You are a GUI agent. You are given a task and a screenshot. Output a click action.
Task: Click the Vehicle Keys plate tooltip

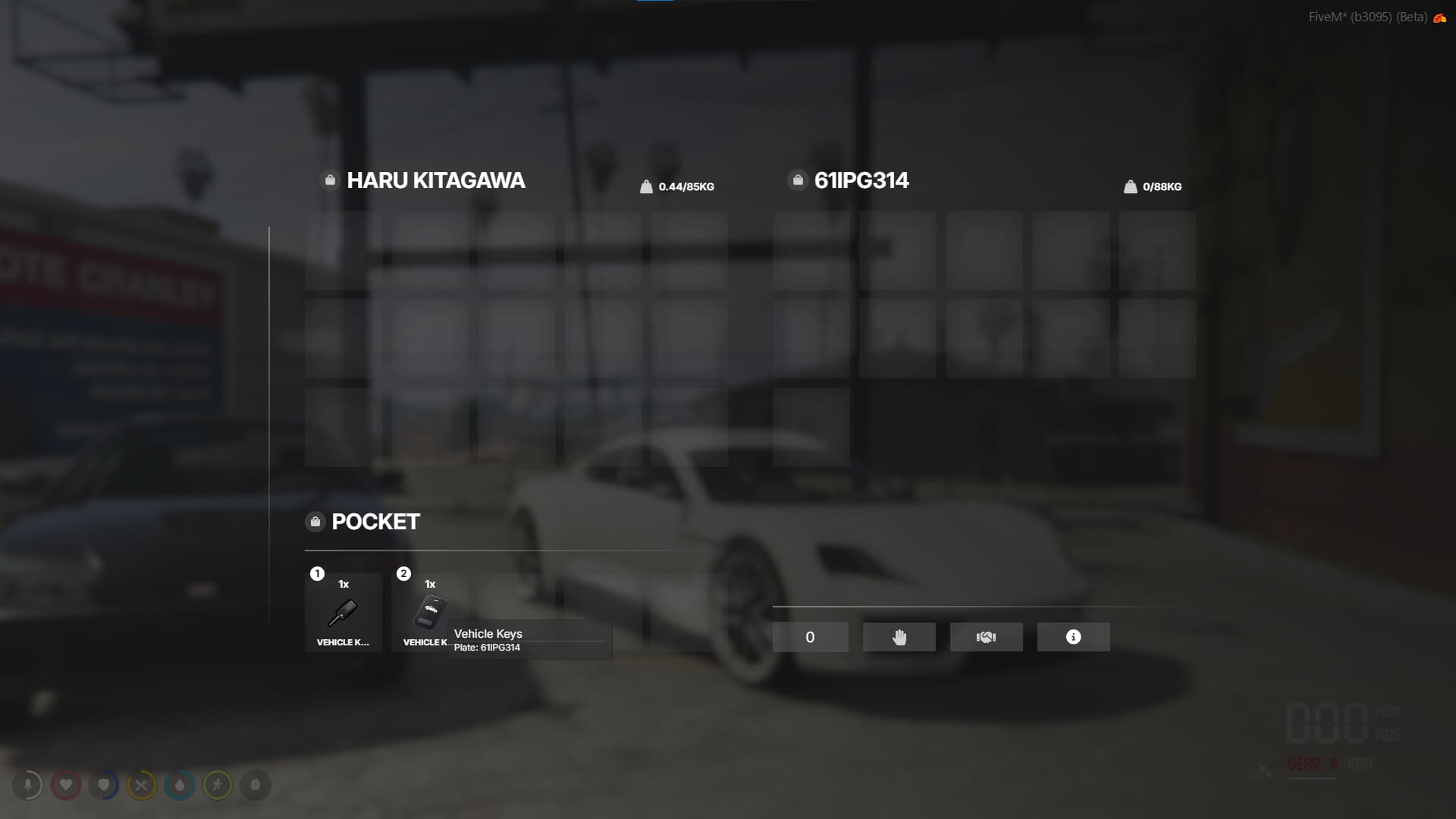529,639
